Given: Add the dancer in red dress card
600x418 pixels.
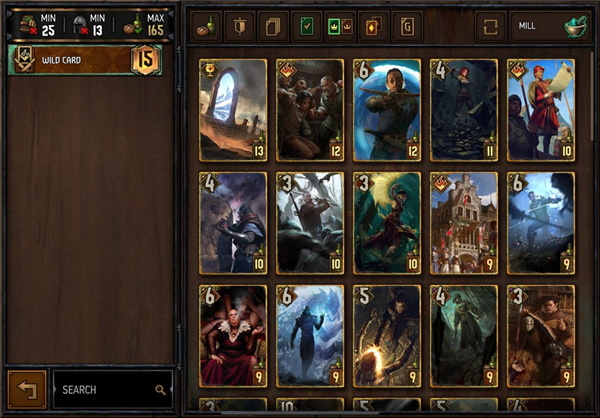Looking at the screenshot, I should (x=386, y=223).
